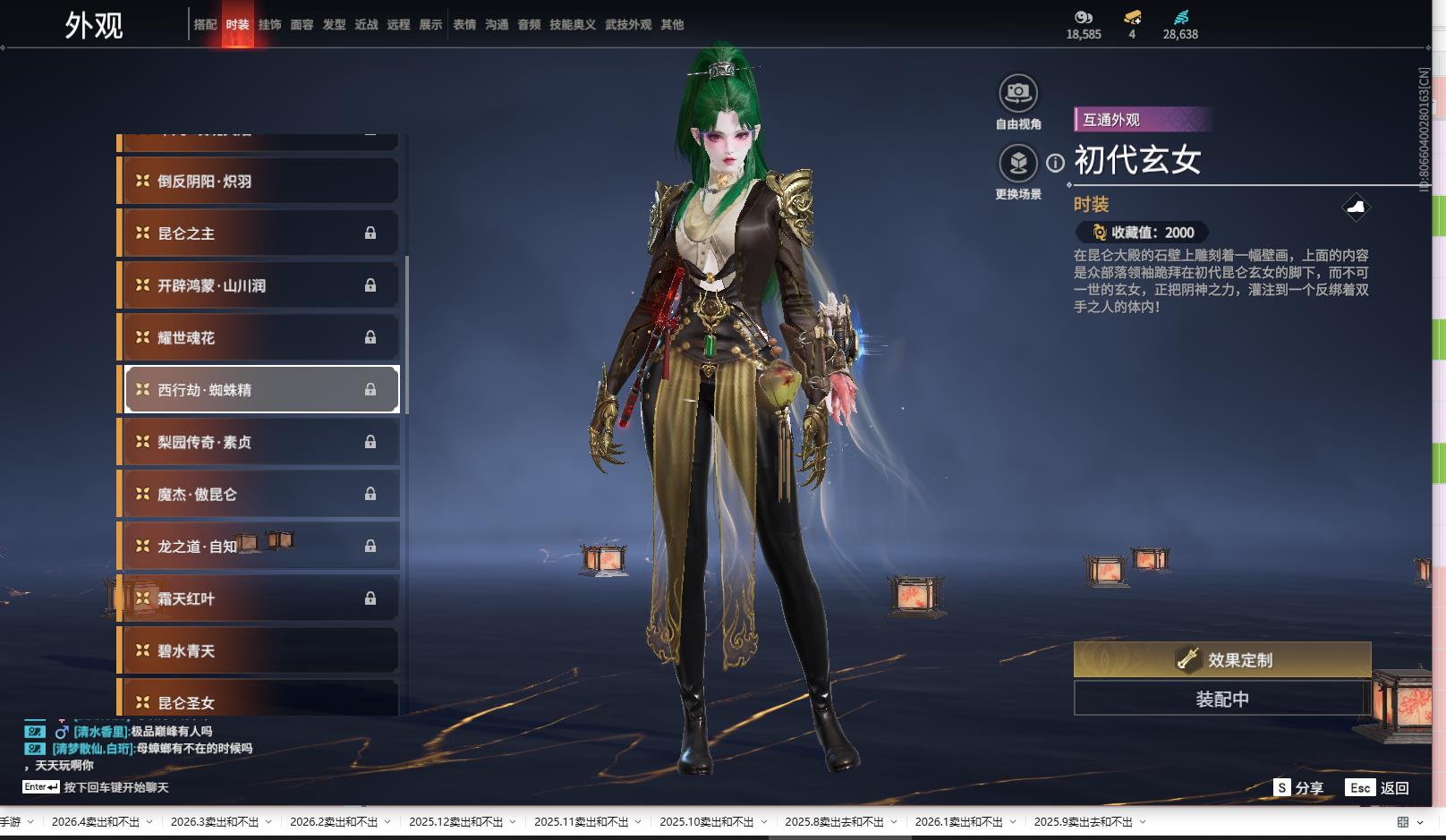Switch to the 搭配 tab
The image size is (1446, 840).
click(205, 25)
